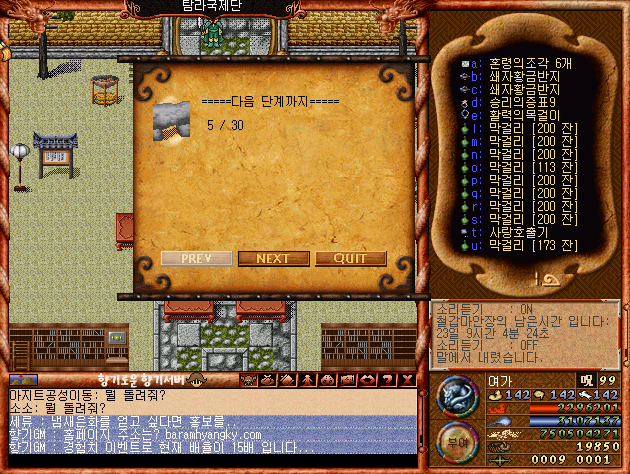This screenshot has height=474, width=630.
Task: Go to the previous page with PREV
Action: coord(196,258)
